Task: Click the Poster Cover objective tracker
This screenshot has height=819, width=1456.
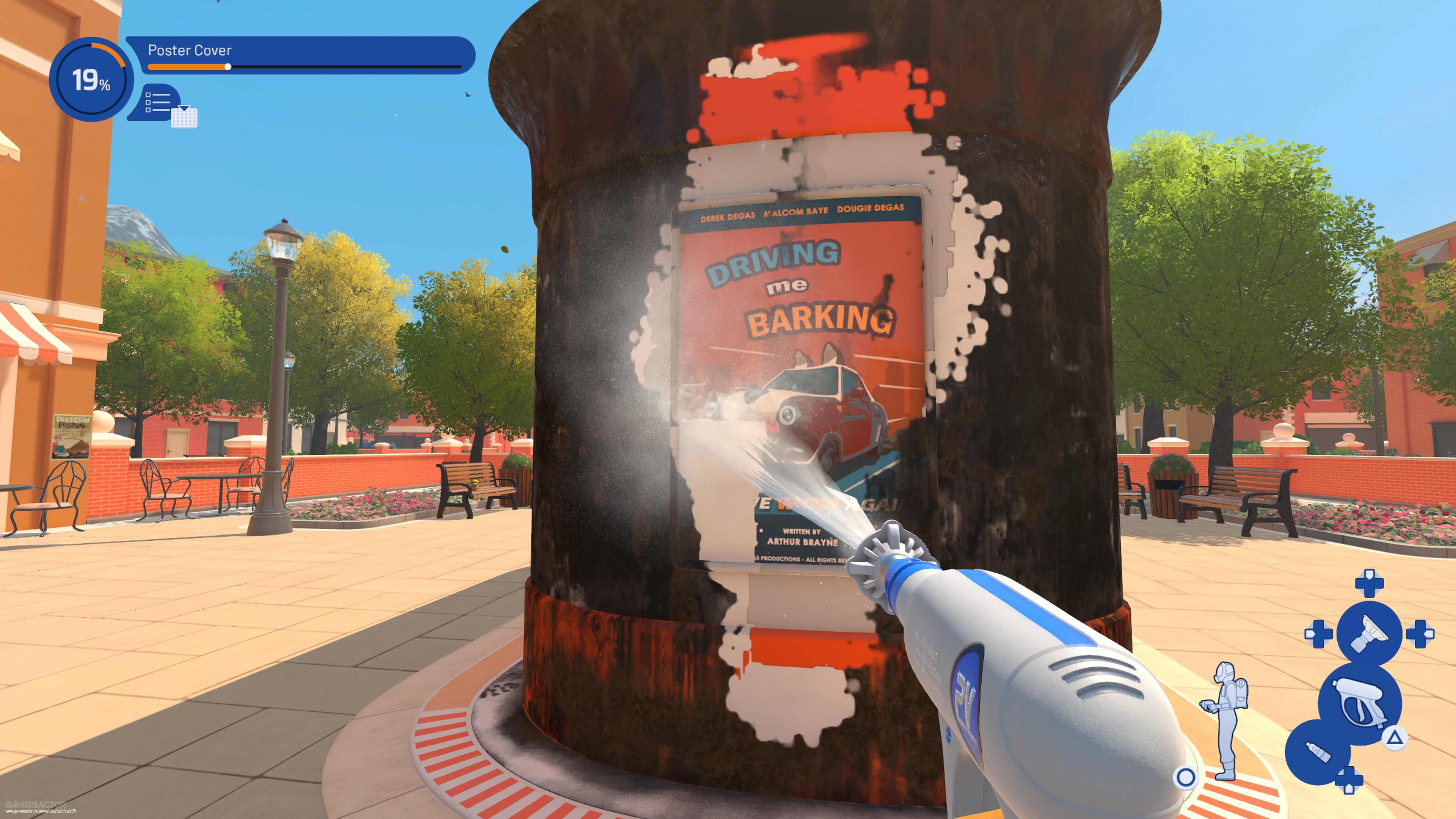Action: pos(300,55)
